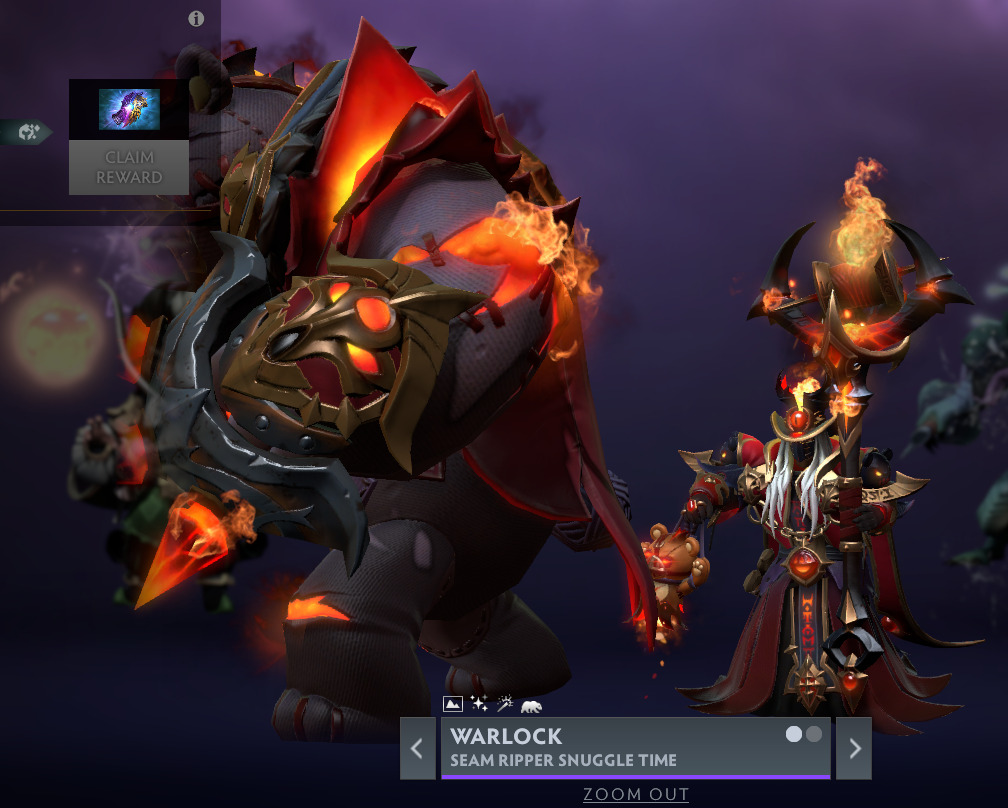The height and width of the screenshot is (808, 1008).
Task: Choose the magic wand icon
Action: coord(505,704)
